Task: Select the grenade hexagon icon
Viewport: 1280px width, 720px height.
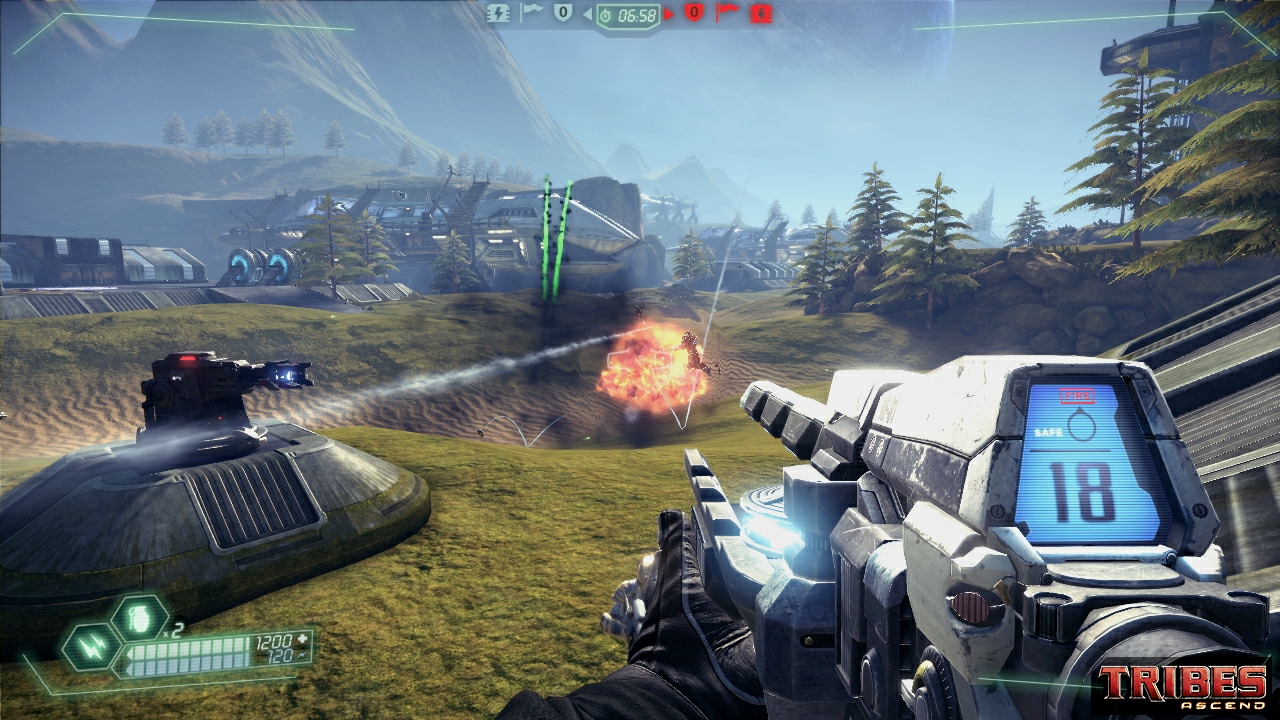Action: click(x=140, y=617)
